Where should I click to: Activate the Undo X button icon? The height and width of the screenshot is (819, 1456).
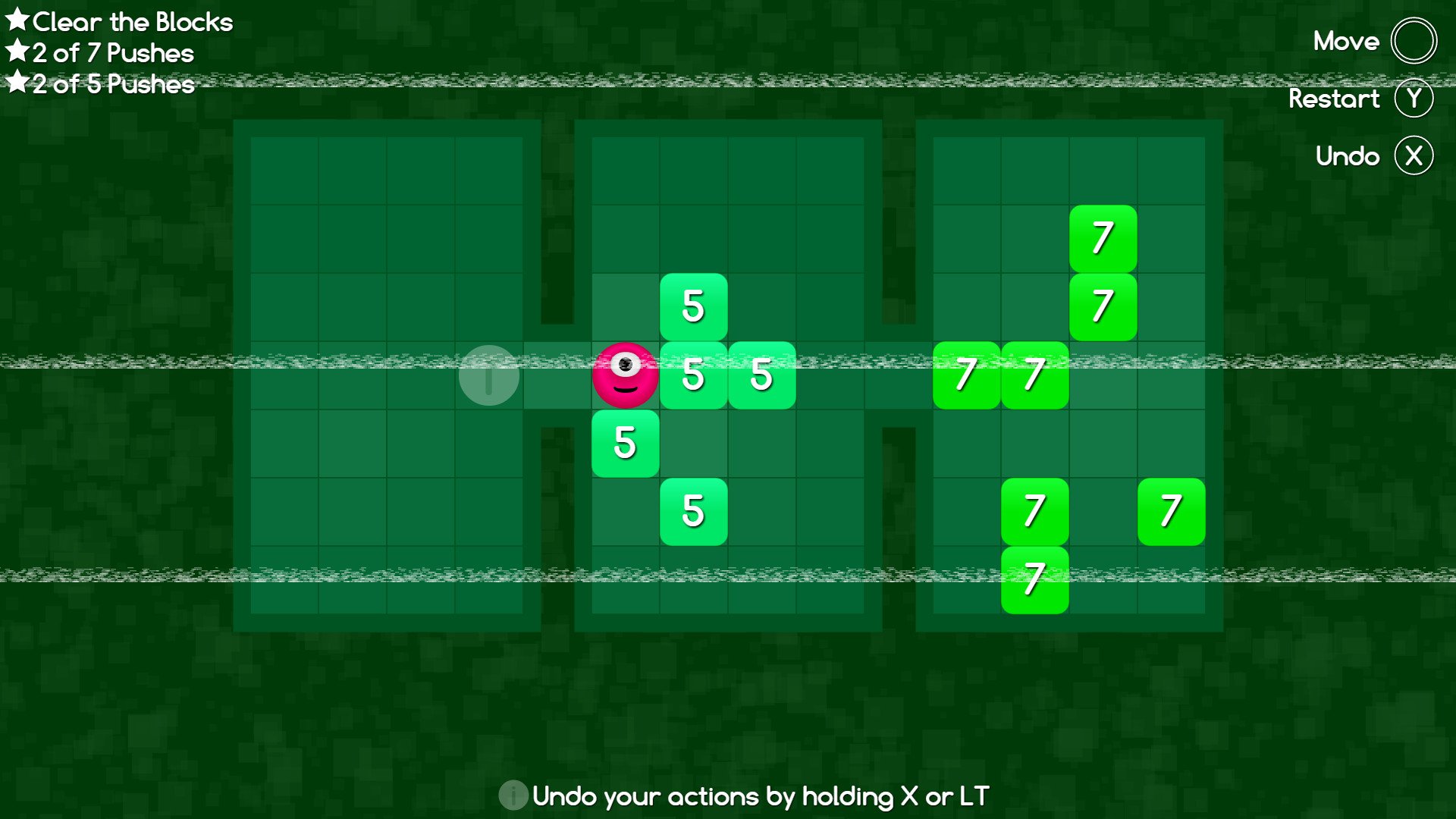(x=1414, y=155)
